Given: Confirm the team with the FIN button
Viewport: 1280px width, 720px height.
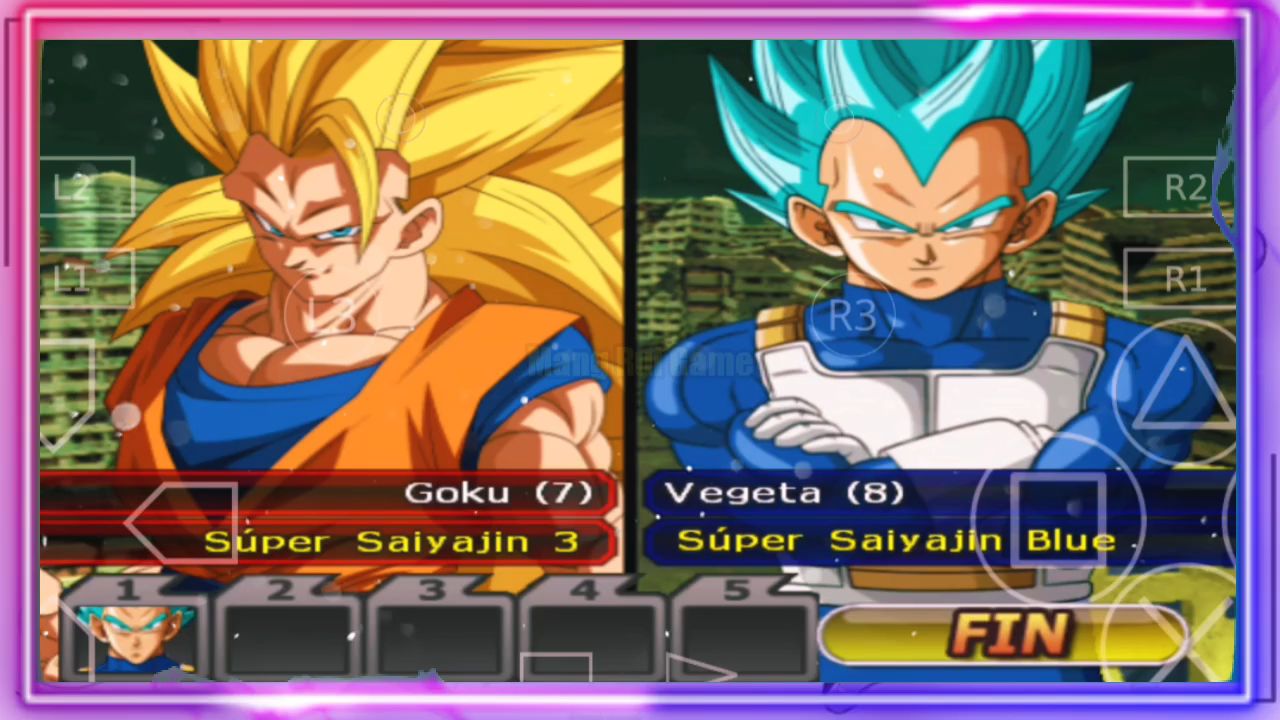Looking at the screenshot, I should click(1005, 634).
